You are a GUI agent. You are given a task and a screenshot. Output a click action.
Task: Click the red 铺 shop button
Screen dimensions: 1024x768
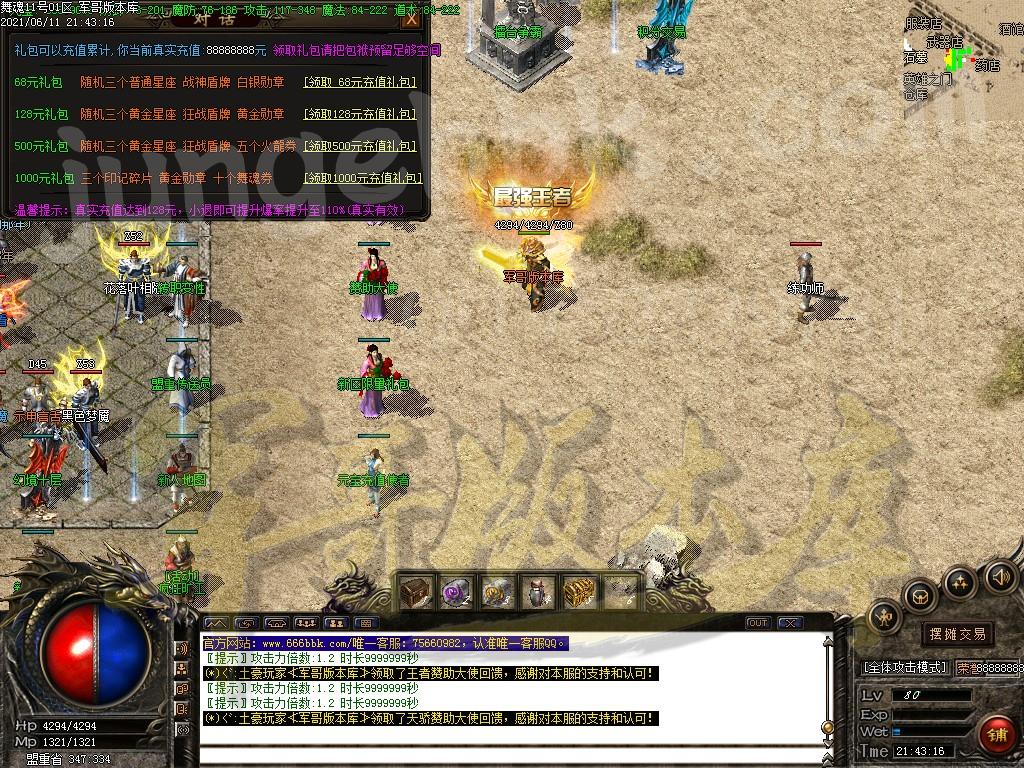(x=996, y=735)
